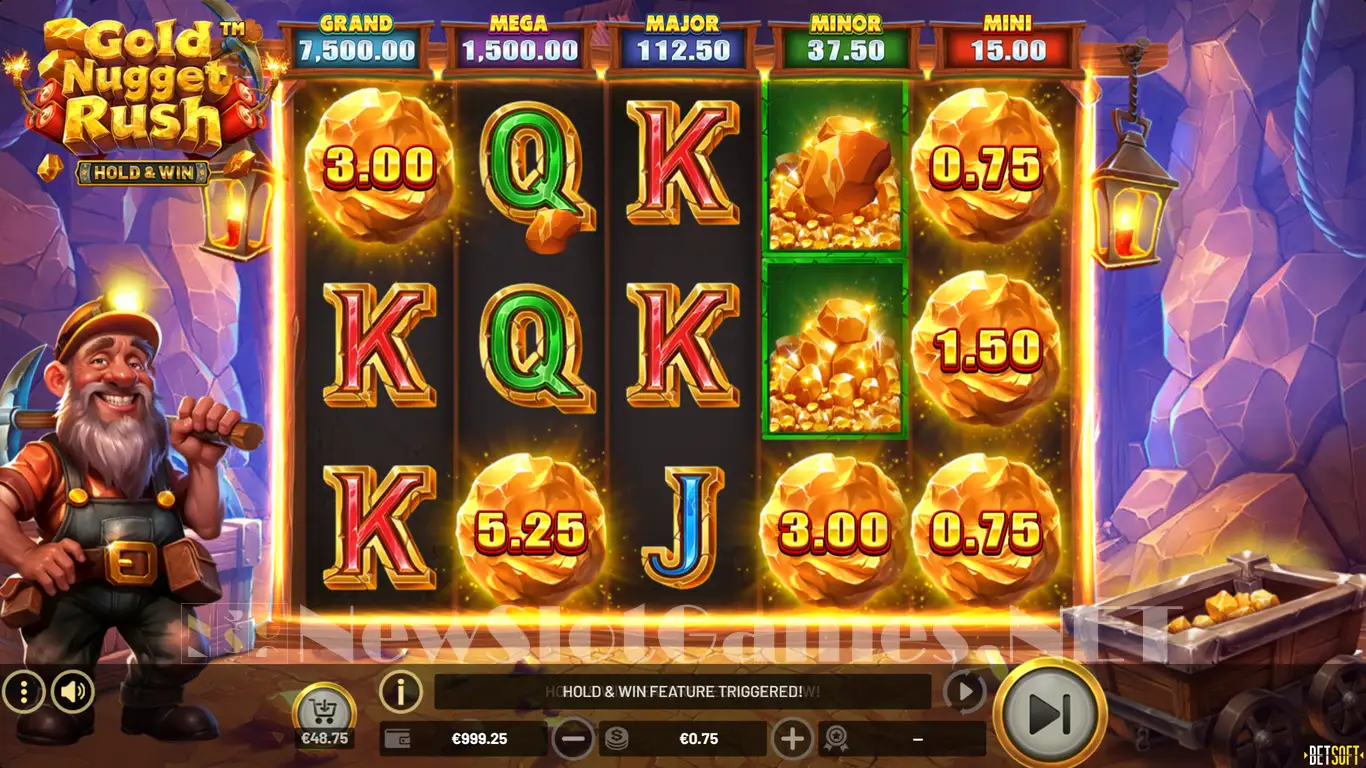This screenshot has height=768, width=1366.
Task: Open the three-dot options menu
Action: pyautogui.click(x=23, y=691)
